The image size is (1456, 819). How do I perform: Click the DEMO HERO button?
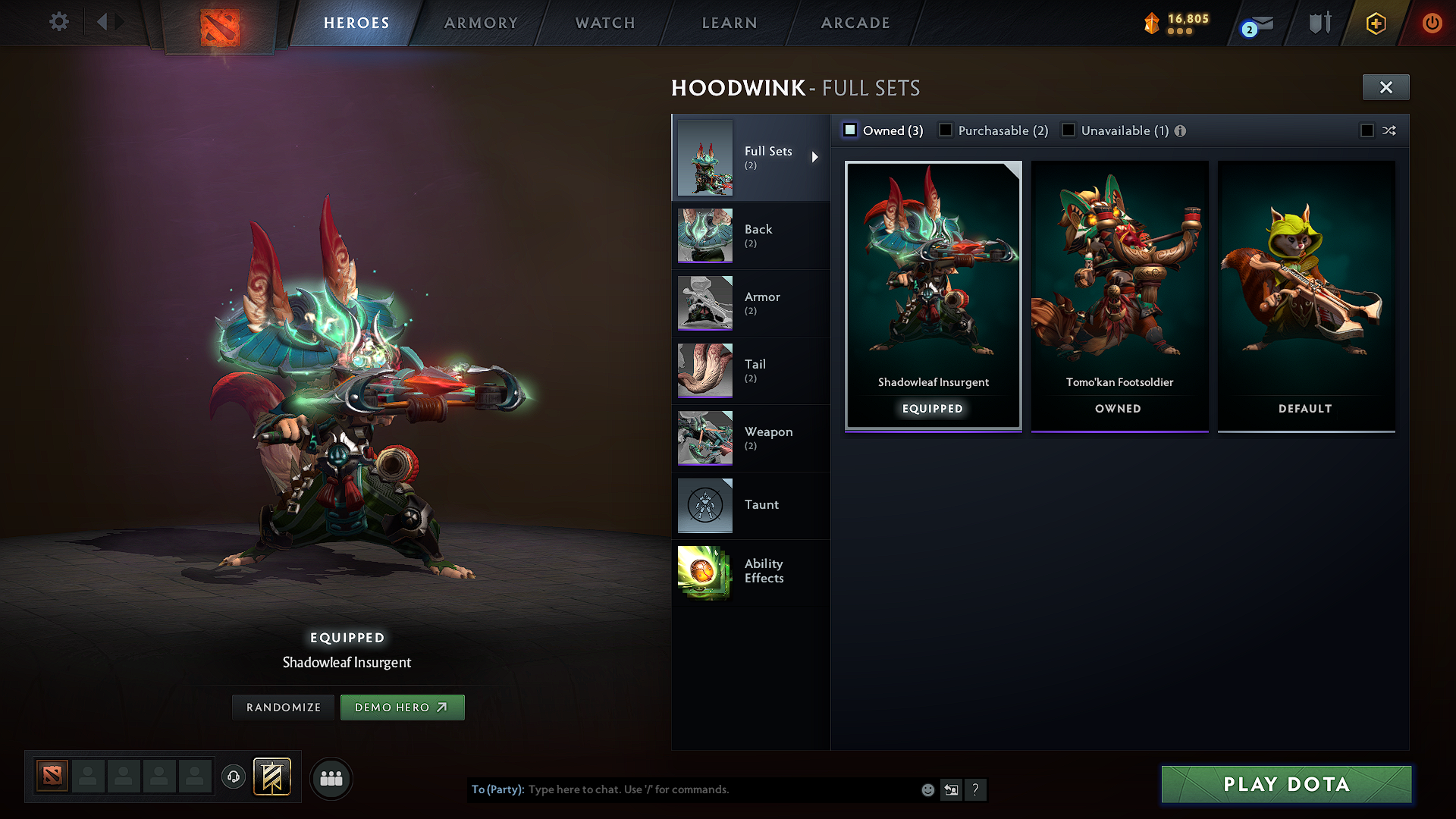403,707
